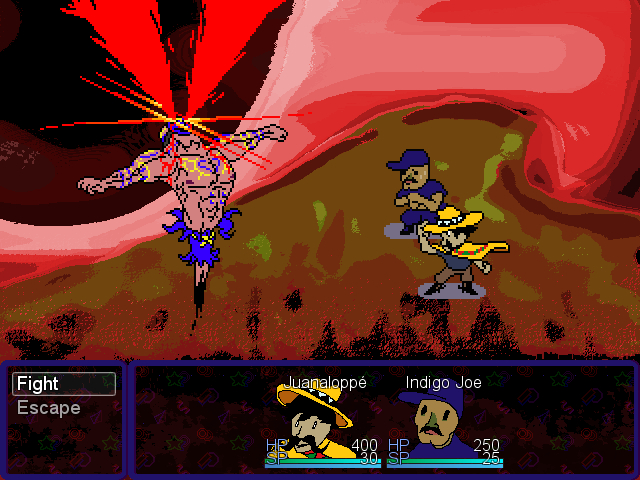Image resolution: width=640 pixels, height=480 pixels.
Task: Choose the Fight command
Action: pos(64,384)
